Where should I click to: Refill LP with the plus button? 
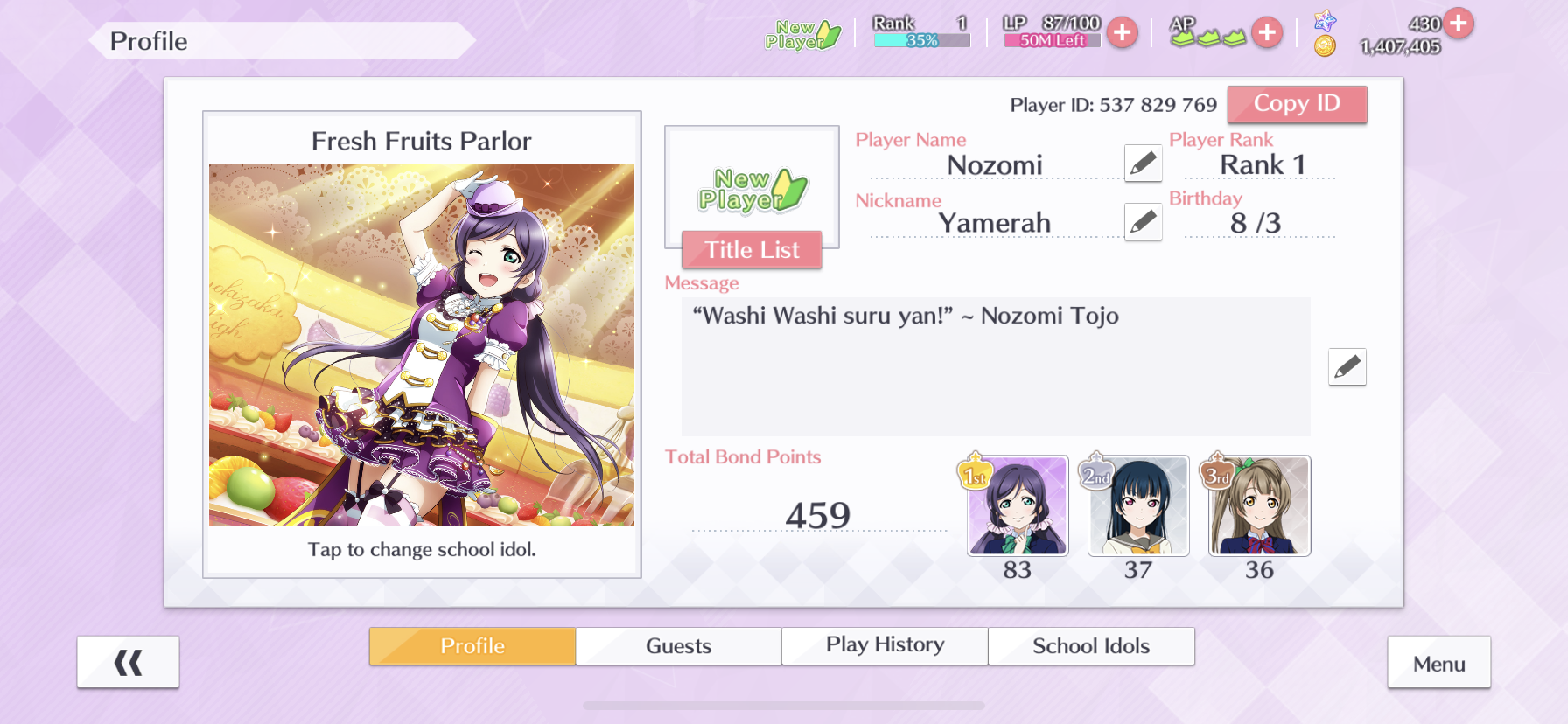tap(1123, 33)
